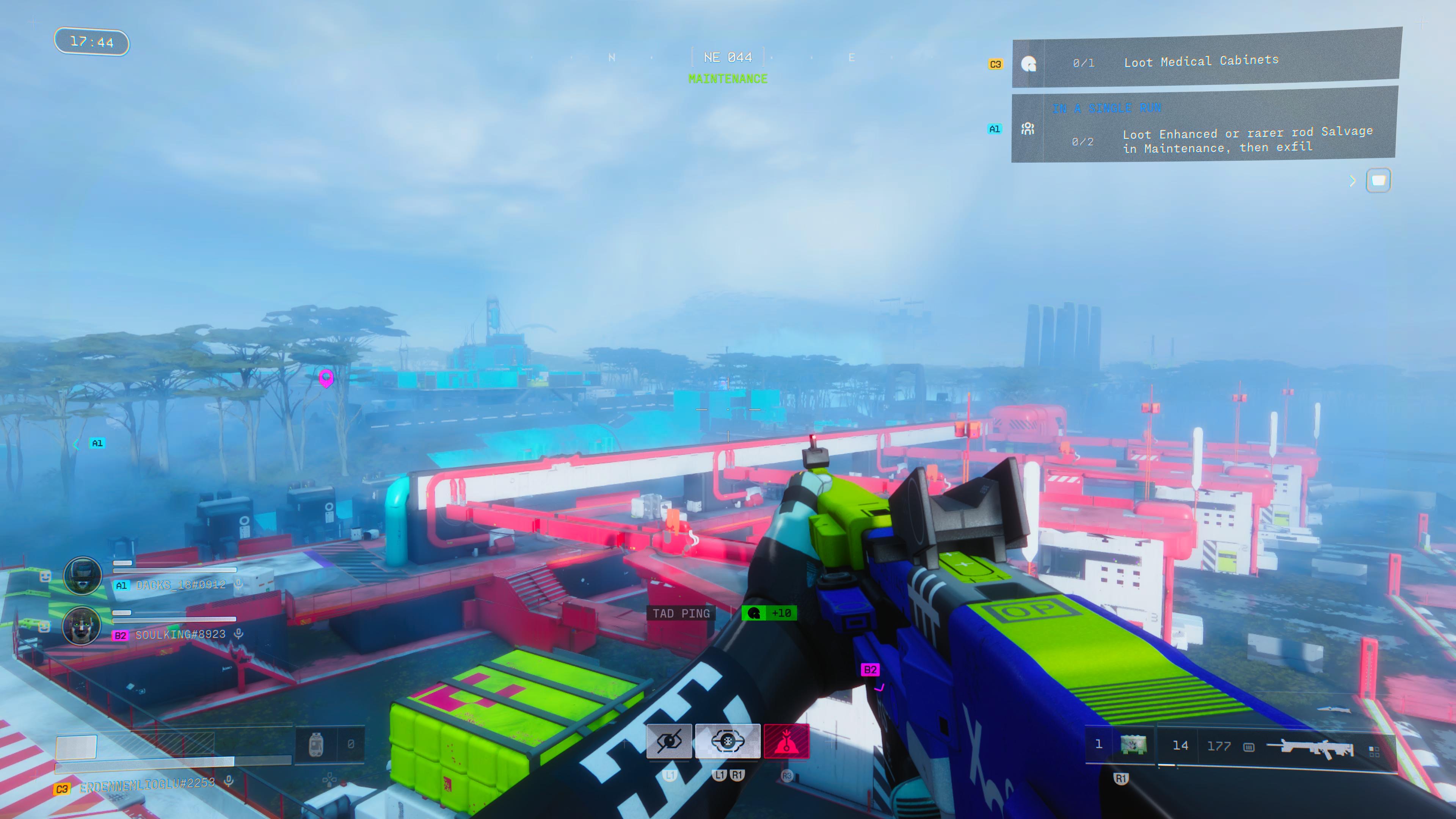Image resolution: width=1456 pixels, height=819 pixels.
Task: Toggle the microphone icon beside SOULKING#8923
Action: pyautogui.click(x=239, y=634)
